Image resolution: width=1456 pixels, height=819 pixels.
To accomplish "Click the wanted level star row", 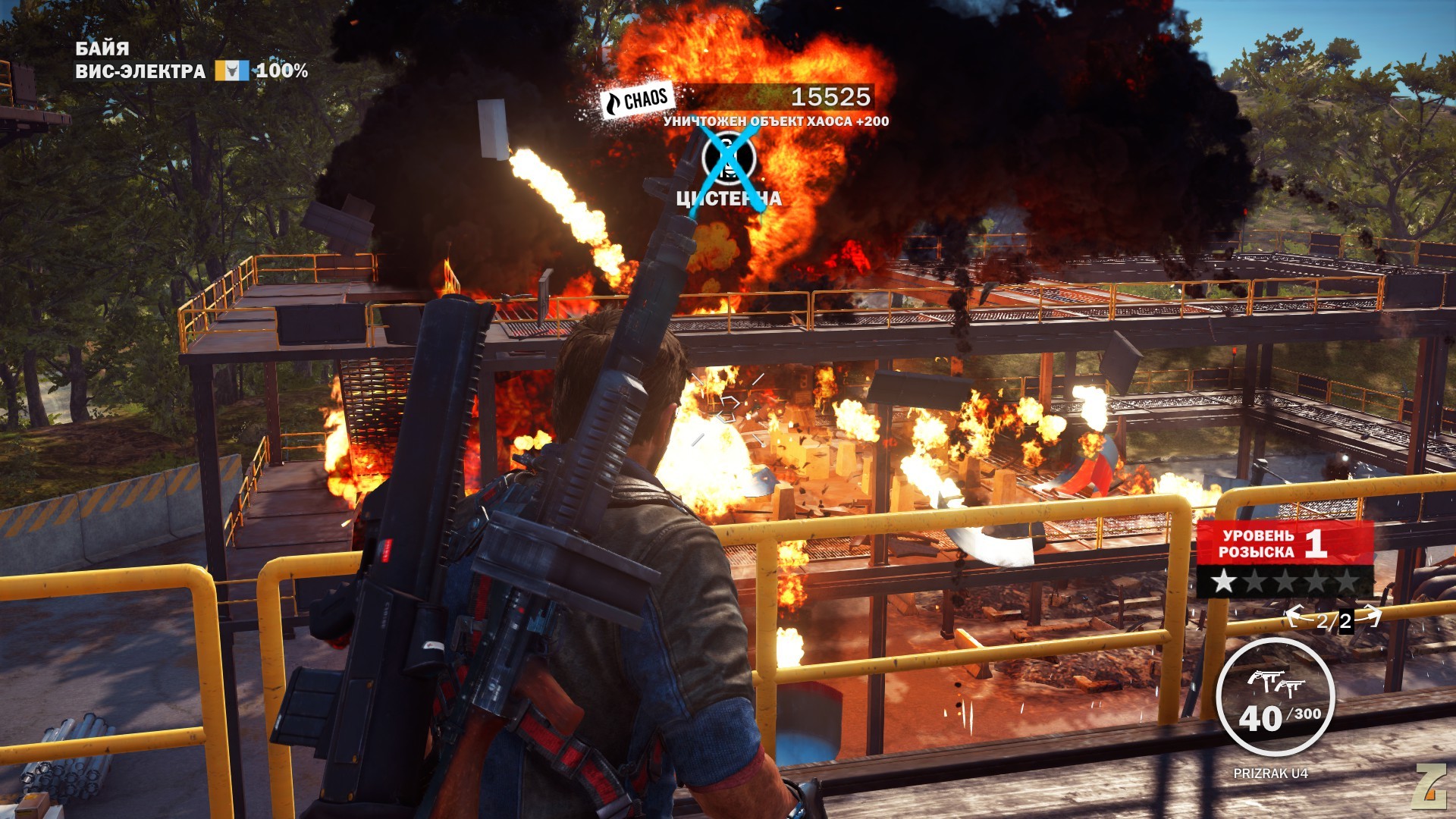I will [1285, 582].
